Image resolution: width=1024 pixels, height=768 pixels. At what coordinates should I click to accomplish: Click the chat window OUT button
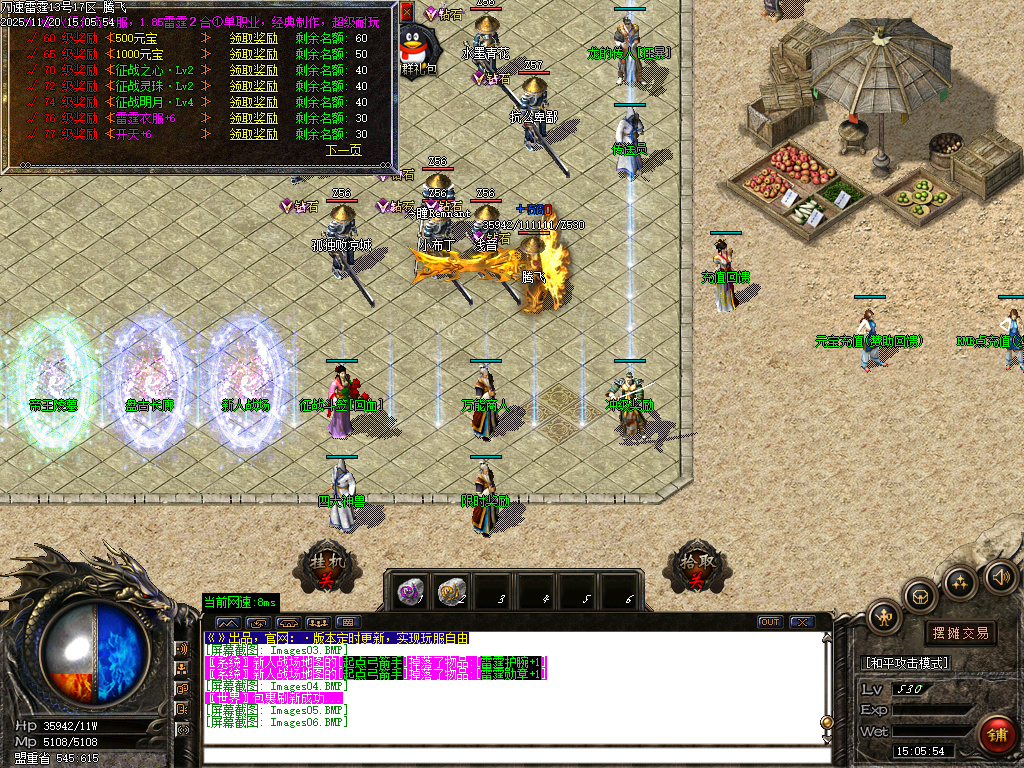point(769,622)
